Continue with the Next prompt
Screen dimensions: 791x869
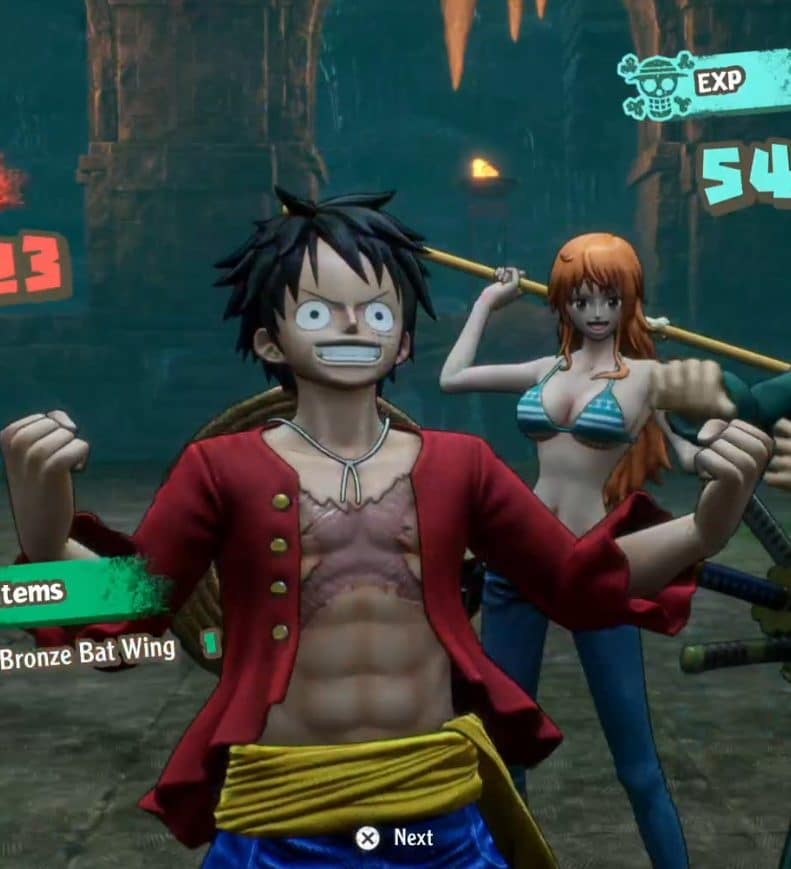[396, 837]
